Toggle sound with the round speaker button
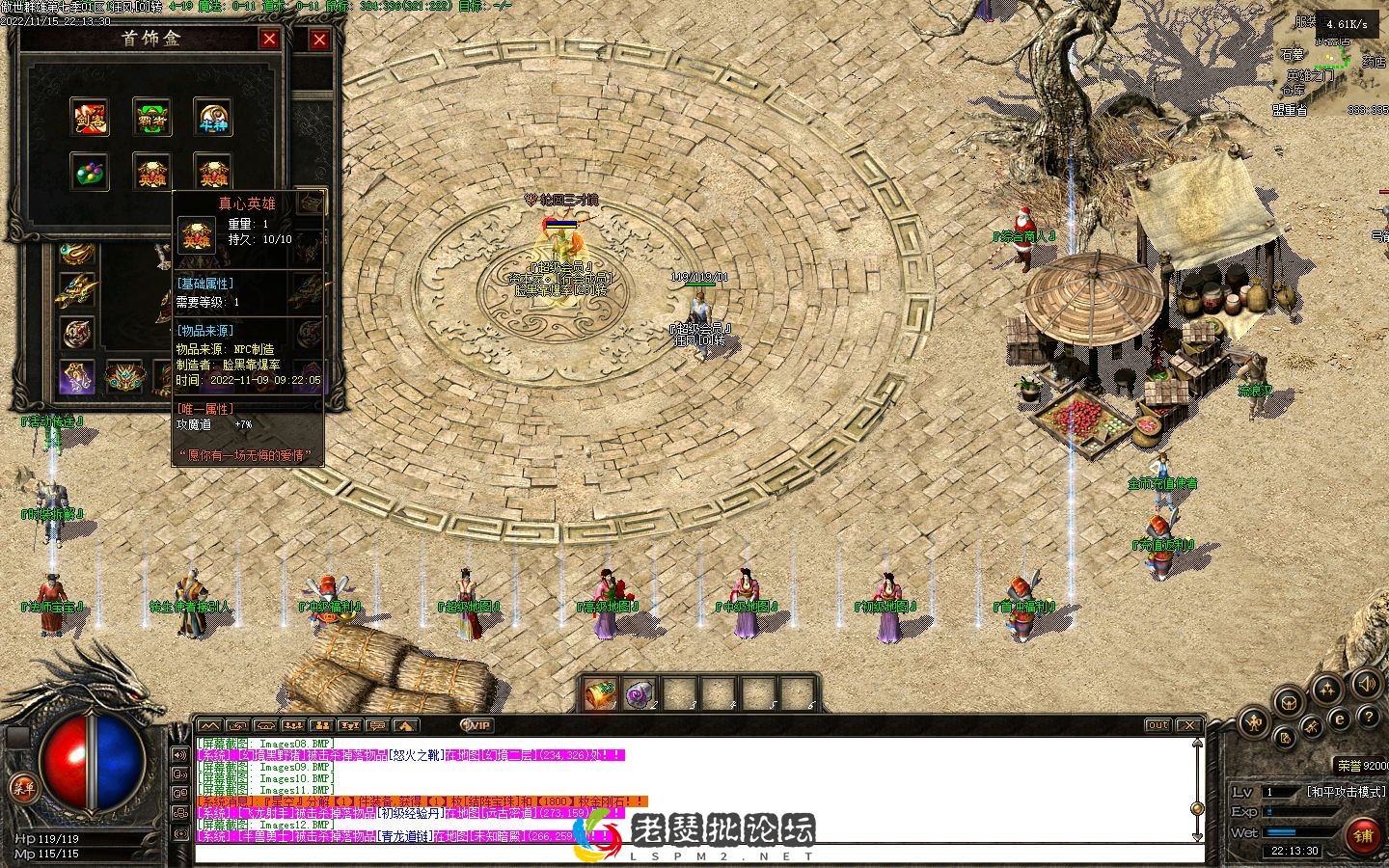 (x=1367, y=684)
